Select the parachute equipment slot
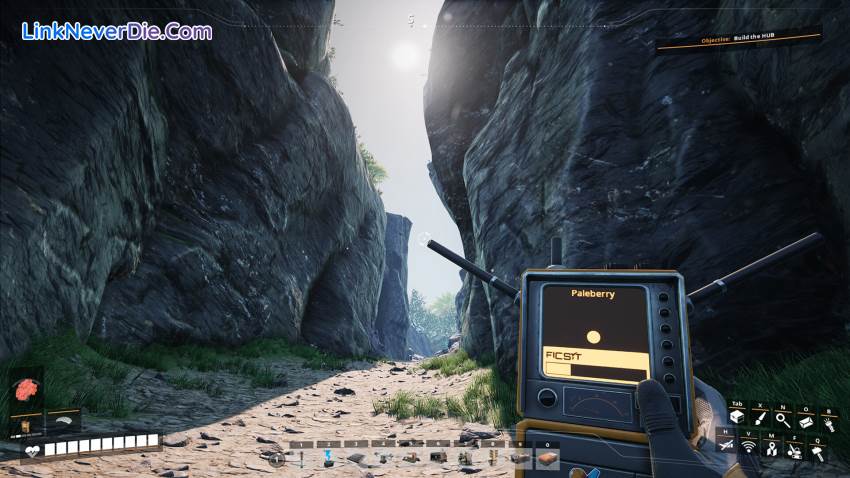The height and width of the screenshot is (478, 850). [x=62, y=422]
